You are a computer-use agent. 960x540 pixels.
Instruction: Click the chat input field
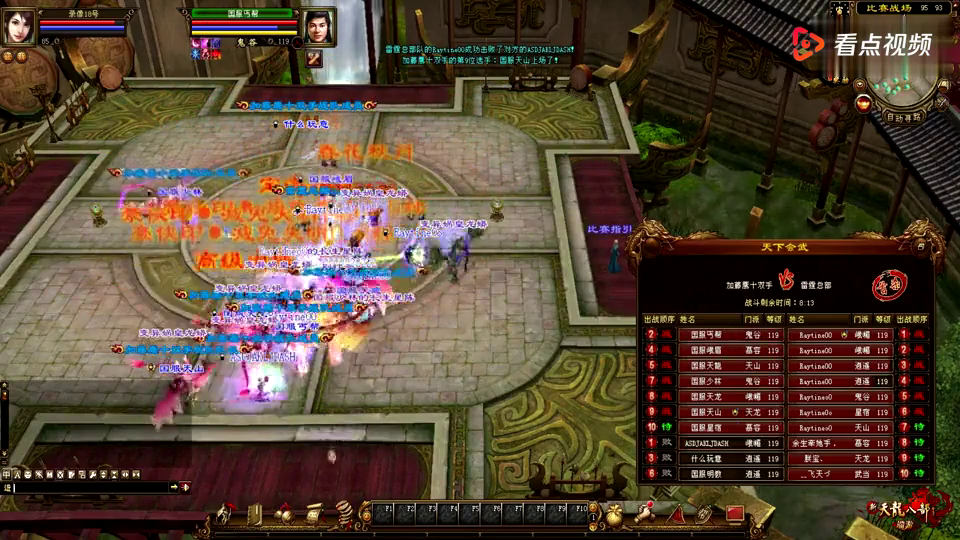[x=90, y=487]
